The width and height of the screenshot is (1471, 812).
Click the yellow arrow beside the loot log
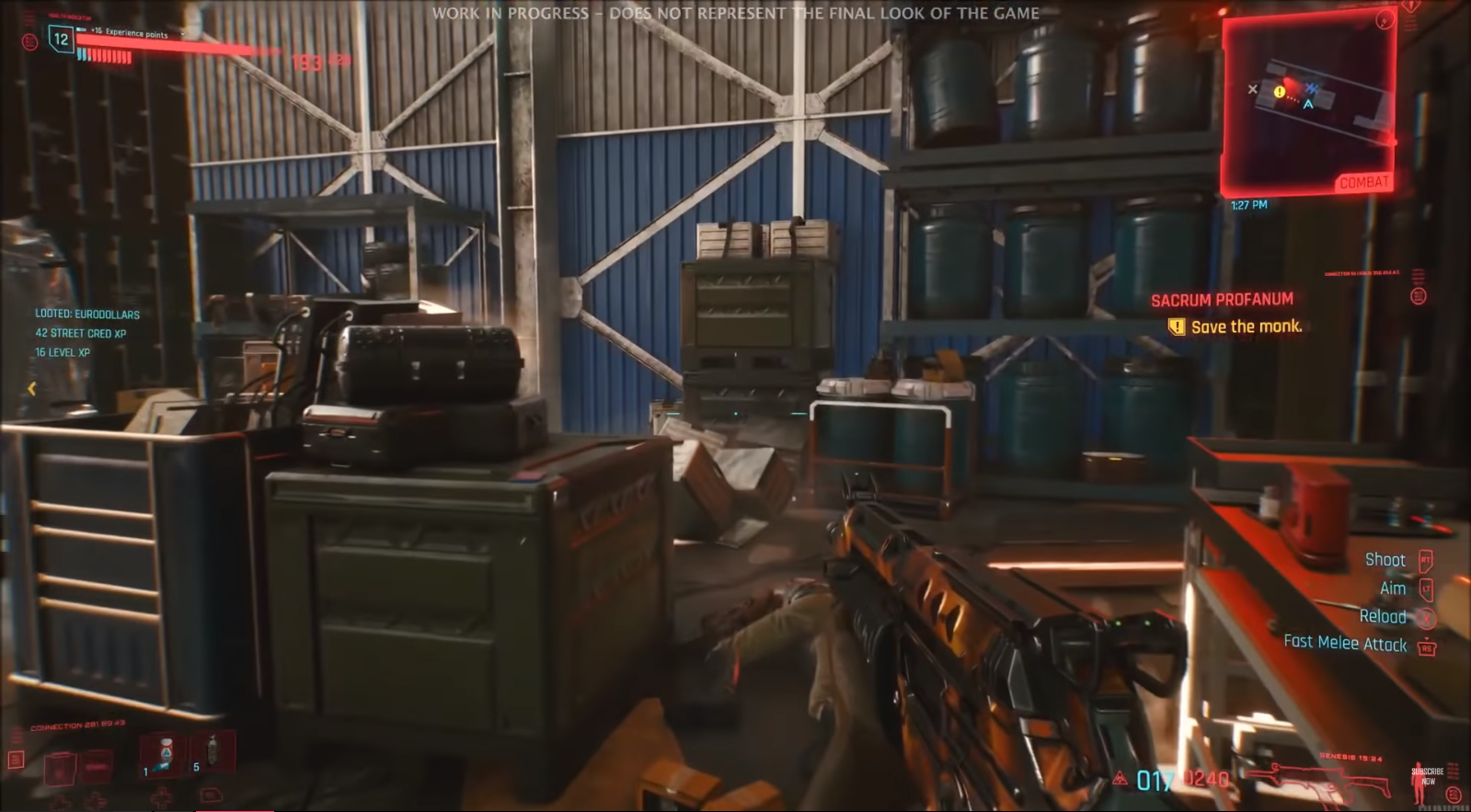32,388
